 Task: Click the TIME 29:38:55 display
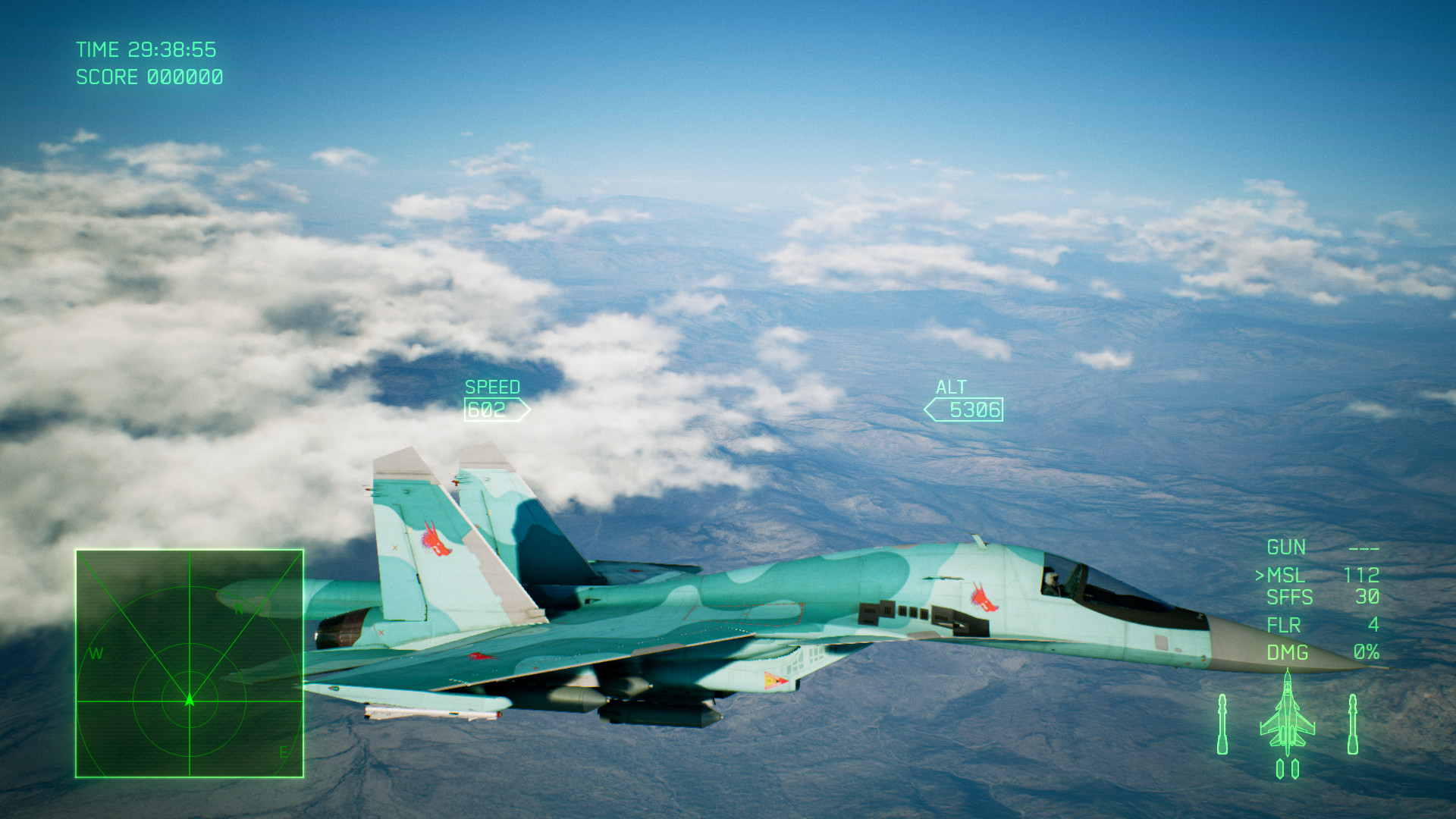click(146, 49)
